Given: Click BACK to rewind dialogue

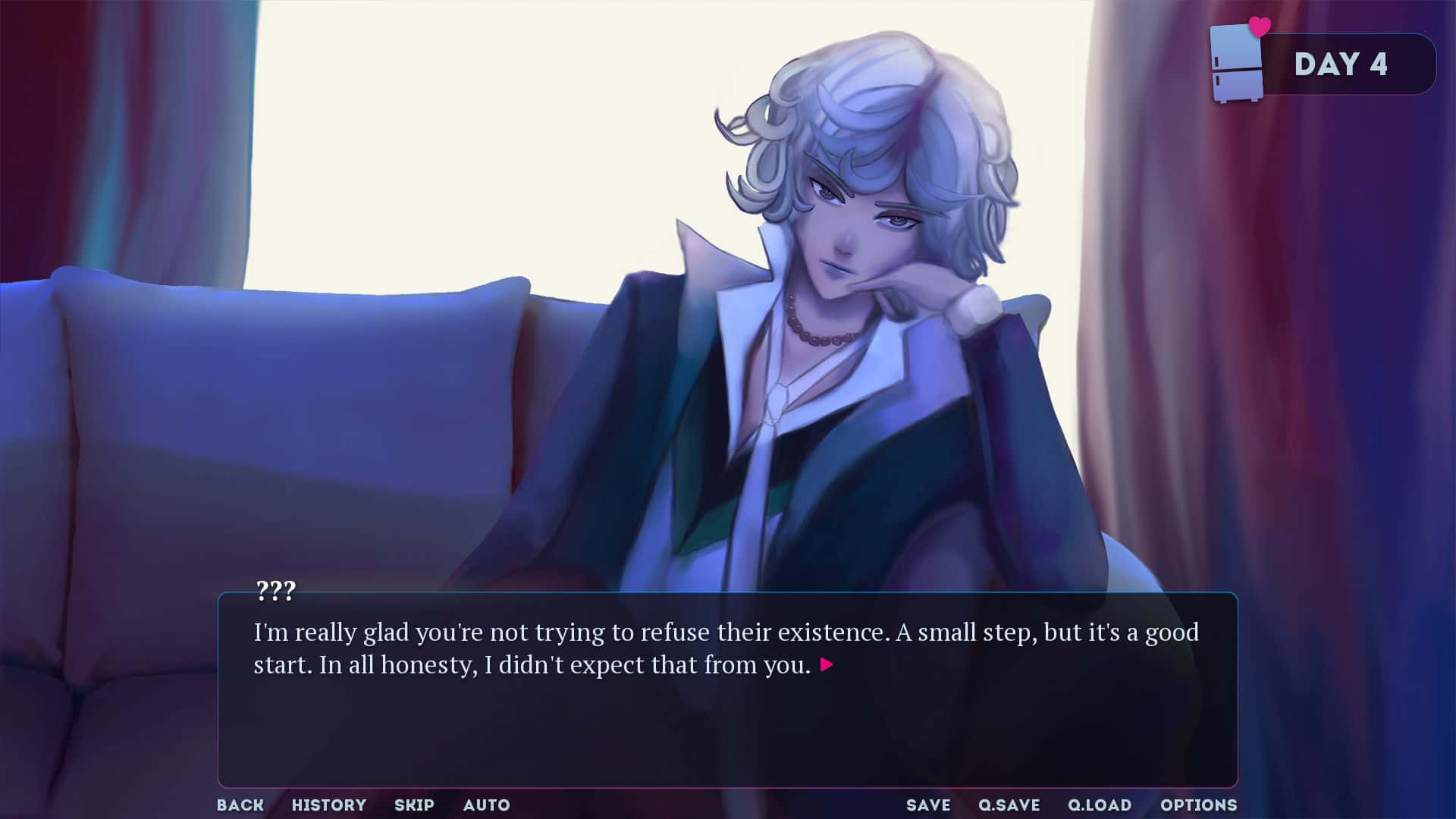Looking at the screenshot, I should pos(240,805).
